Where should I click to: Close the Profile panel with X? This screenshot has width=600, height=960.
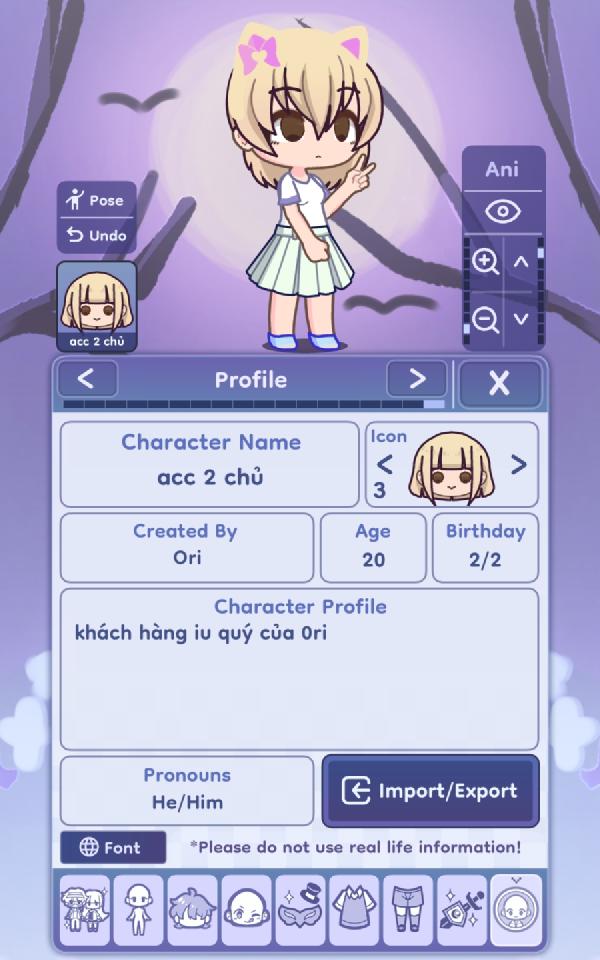point(499,382)
